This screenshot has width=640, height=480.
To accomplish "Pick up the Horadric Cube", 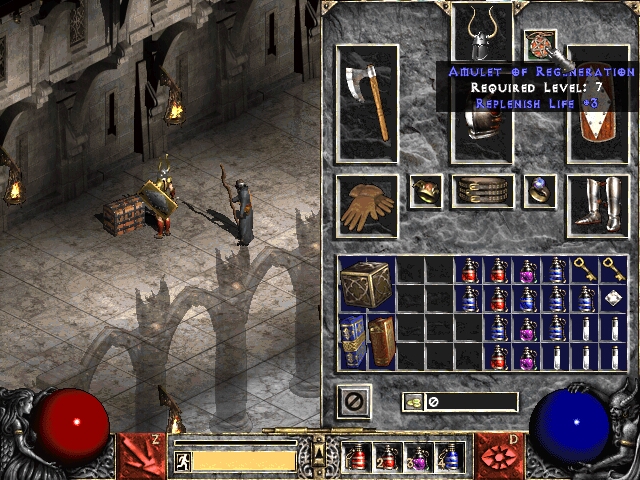I will point(367,283).
